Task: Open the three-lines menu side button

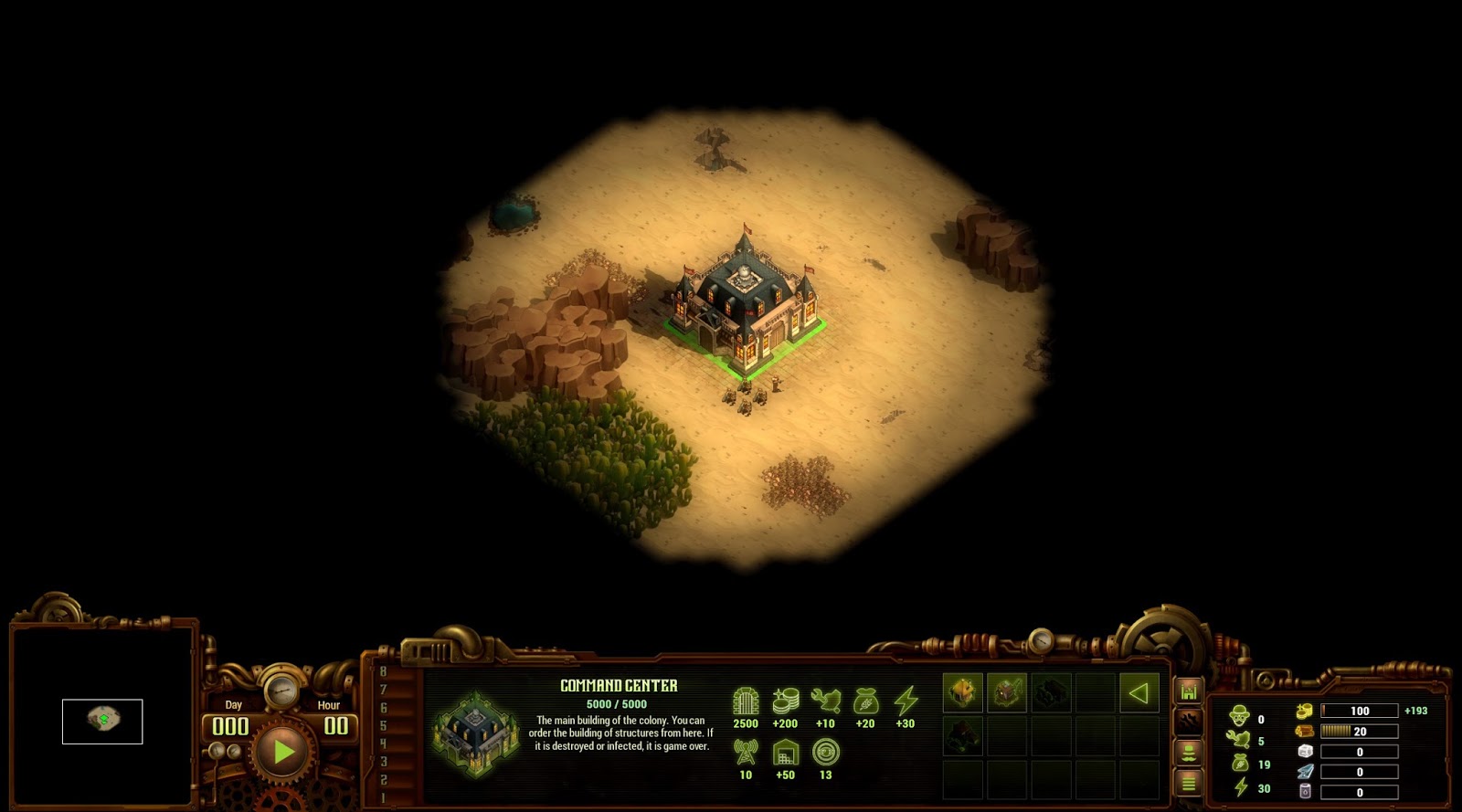Action: click(1188, 782)
